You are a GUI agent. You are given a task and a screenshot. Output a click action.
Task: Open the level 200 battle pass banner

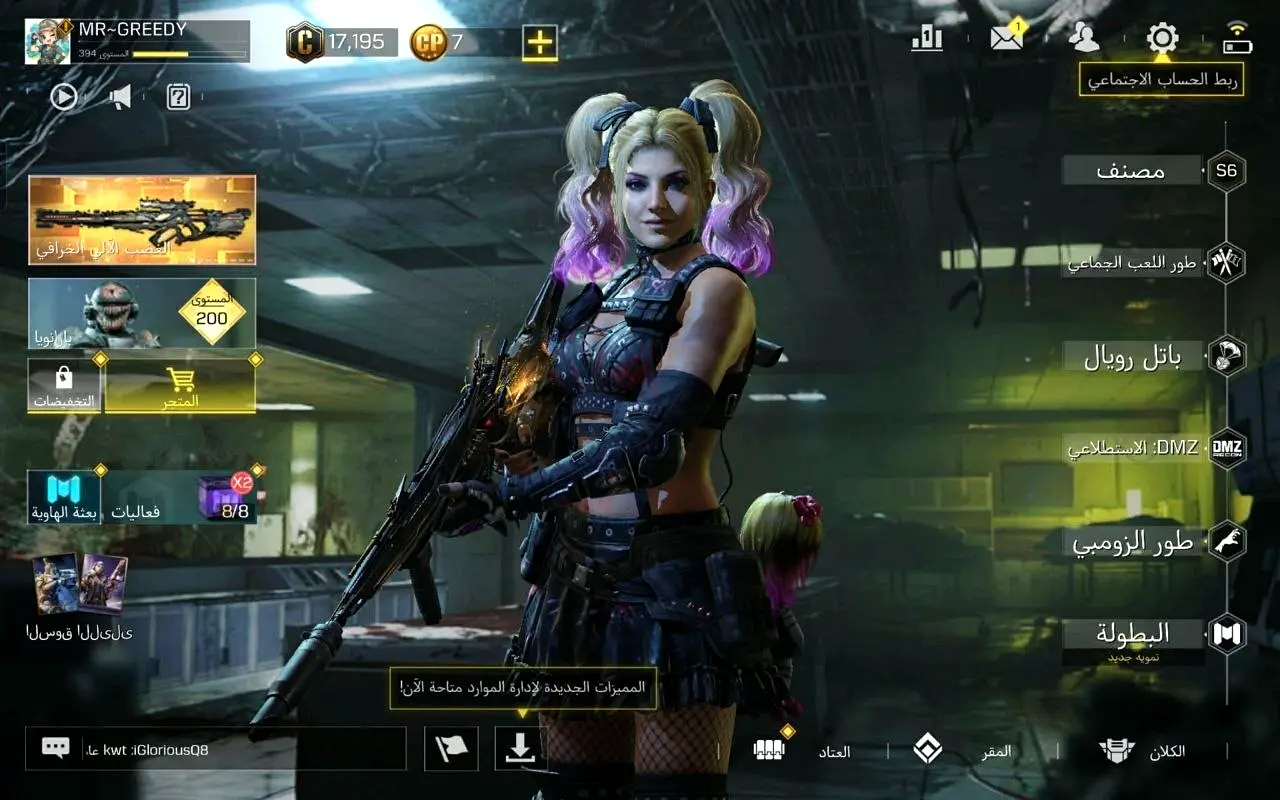[x=142, y=313]
